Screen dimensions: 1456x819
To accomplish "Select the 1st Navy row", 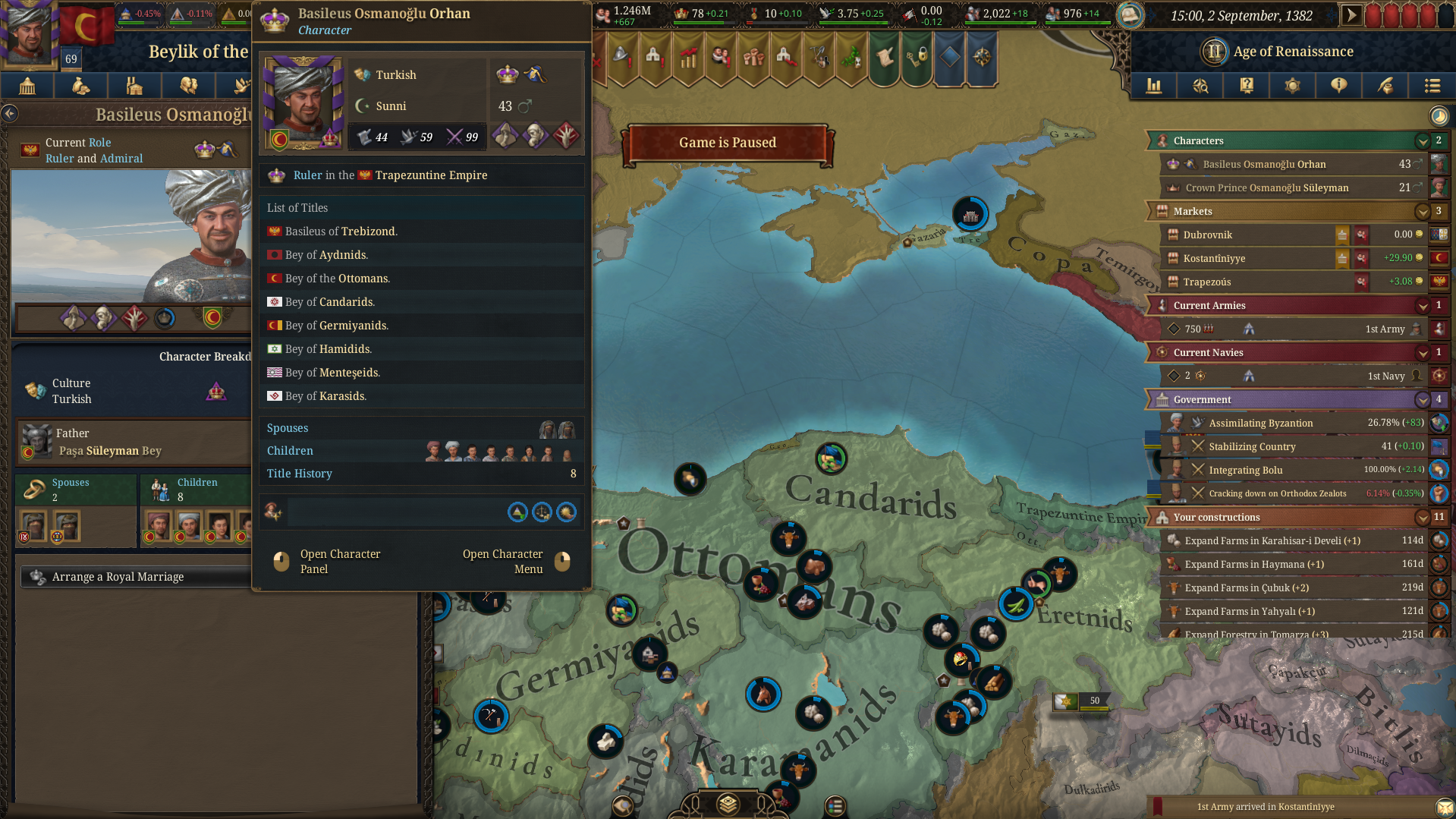I will (1288, 376).
